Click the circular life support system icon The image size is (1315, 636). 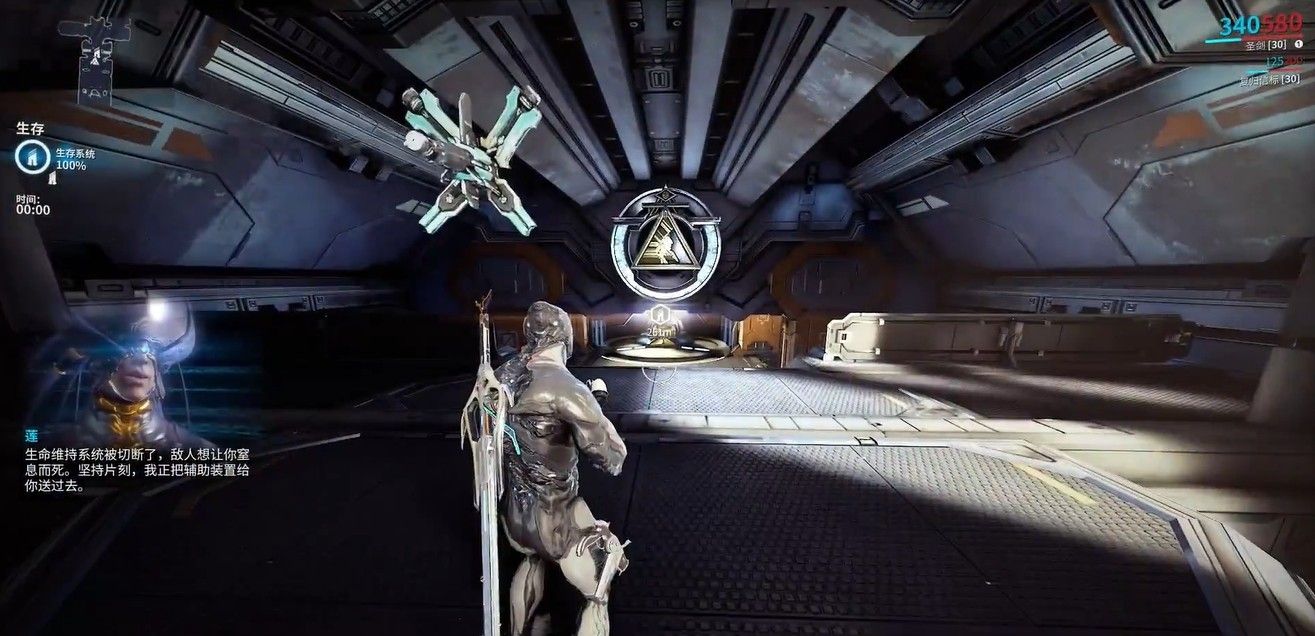(x=29, y=156)
